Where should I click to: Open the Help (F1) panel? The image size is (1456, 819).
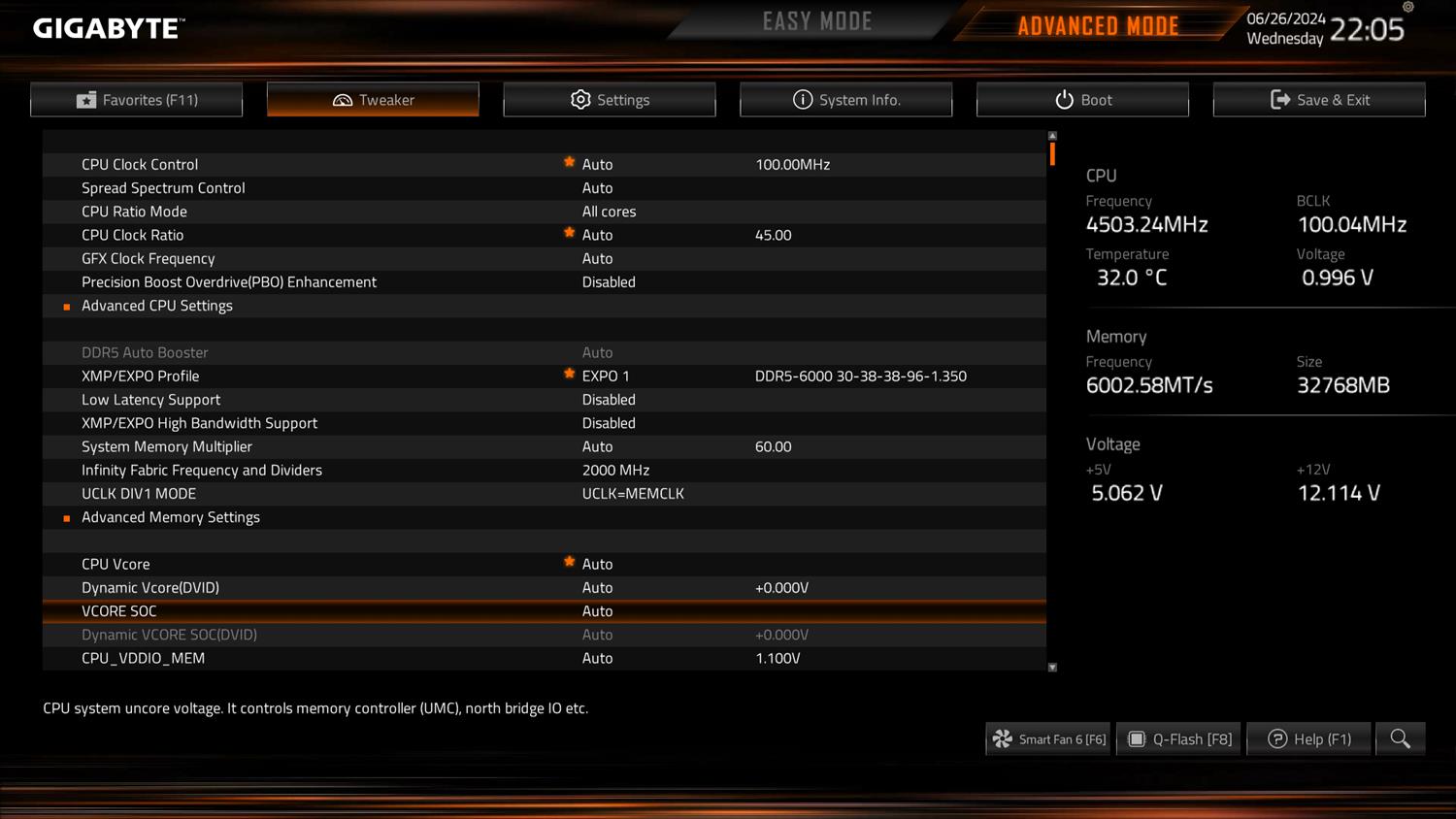pyautogui.click(x=1309, y=739)
